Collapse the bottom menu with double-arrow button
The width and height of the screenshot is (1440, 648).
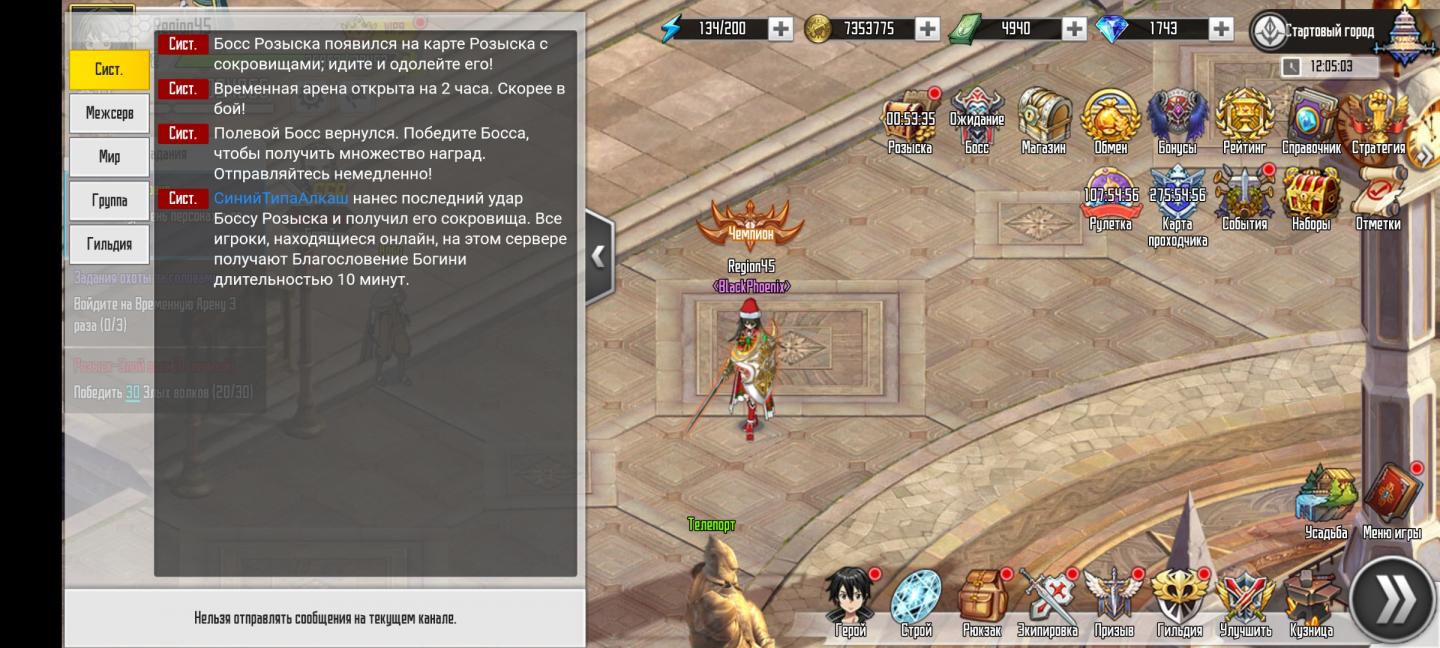pyautogui.click(x=1393, y=601)
